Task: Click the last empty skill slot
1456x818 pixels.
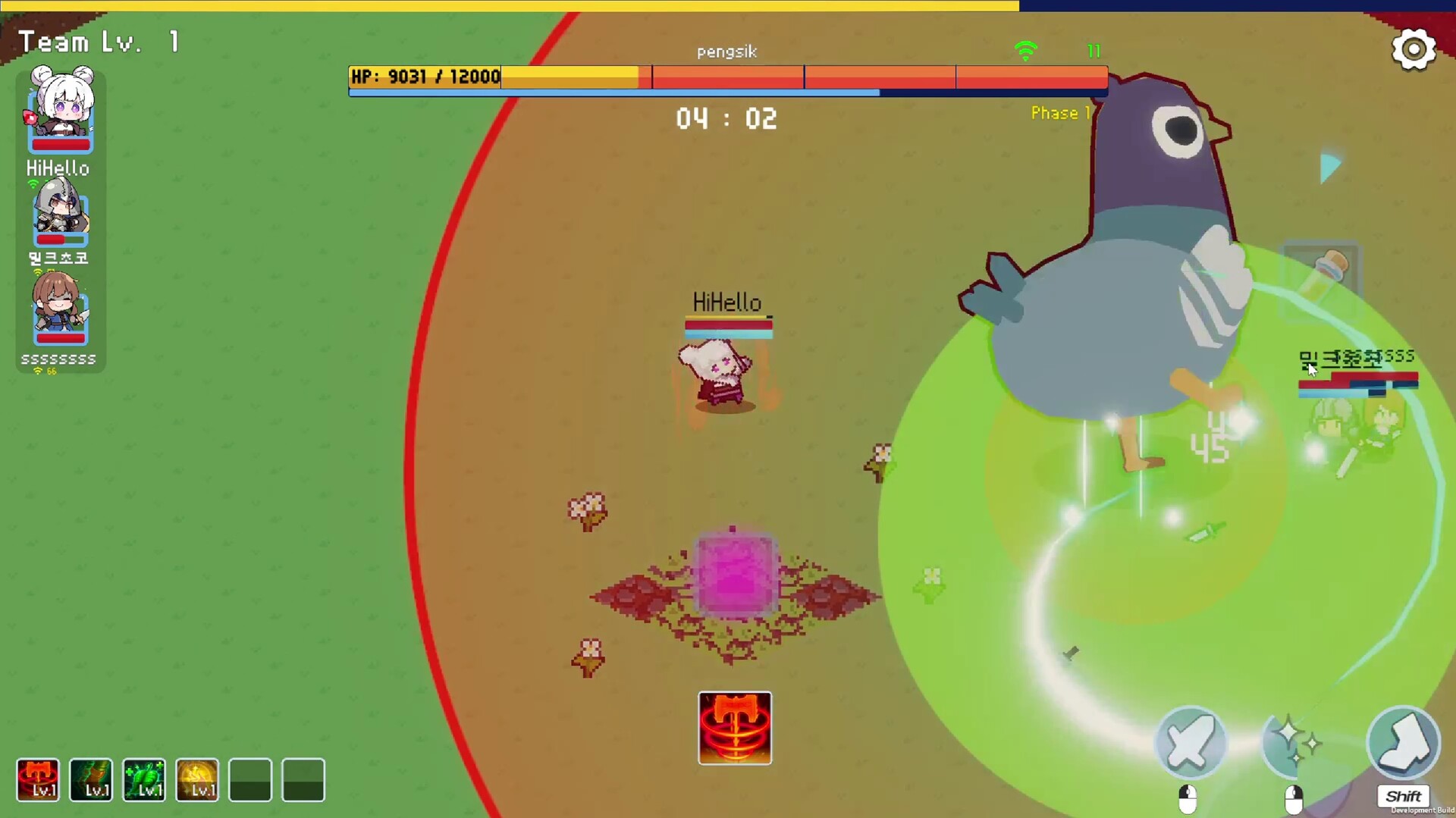Action: (303, 780)
